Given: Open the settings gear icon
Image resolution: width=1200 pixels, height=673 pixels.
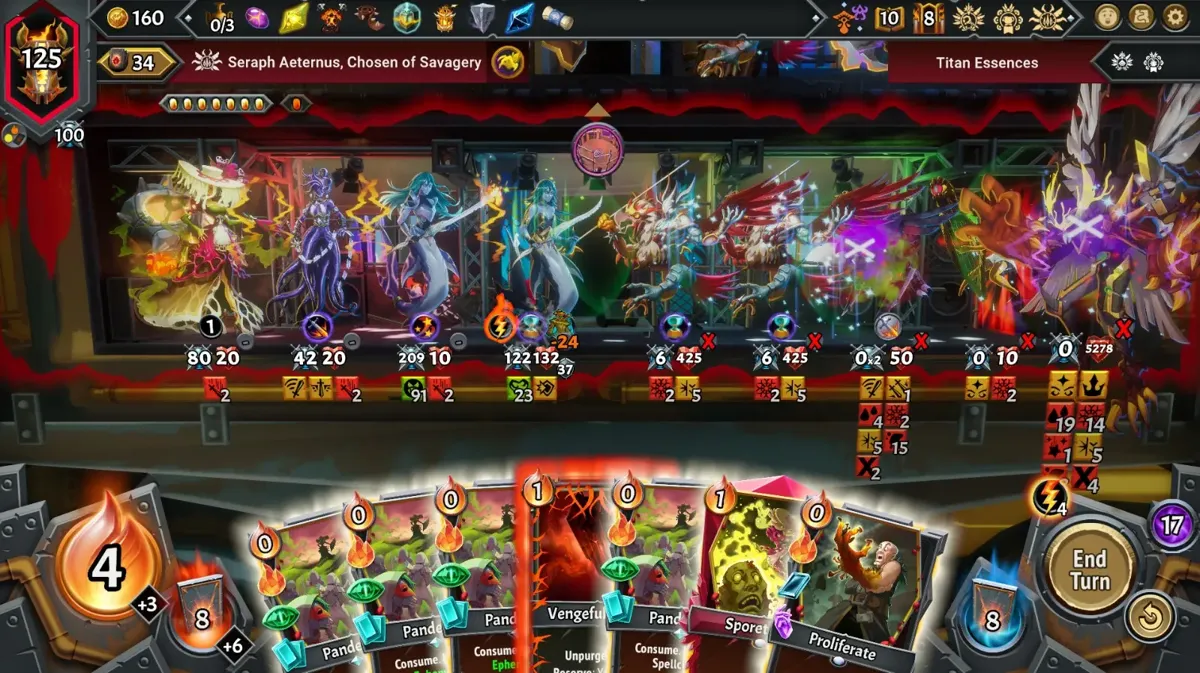Looking at the screenshot, I should coord(1175,17).
